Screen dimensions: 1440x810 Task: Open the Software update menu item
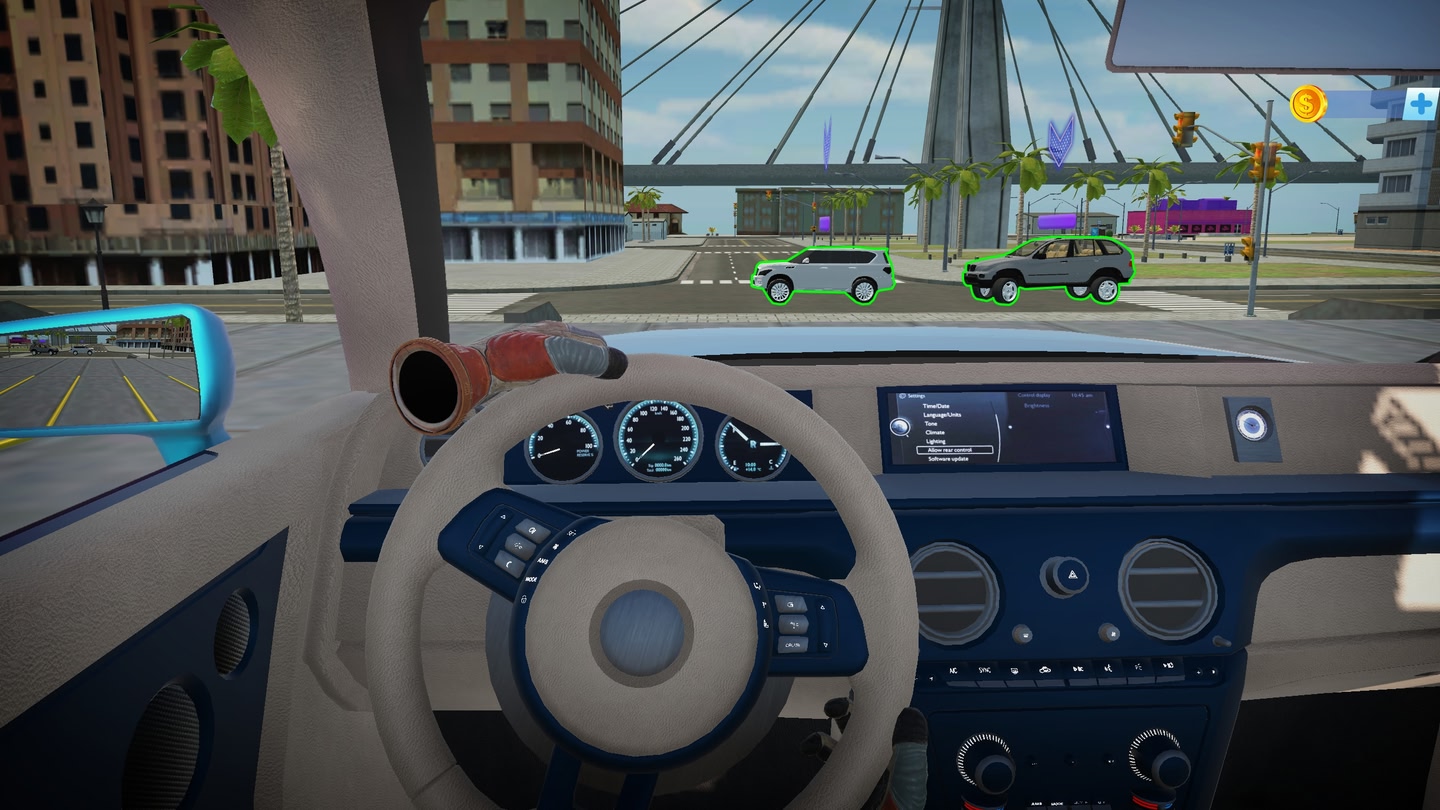coord(949,459)
